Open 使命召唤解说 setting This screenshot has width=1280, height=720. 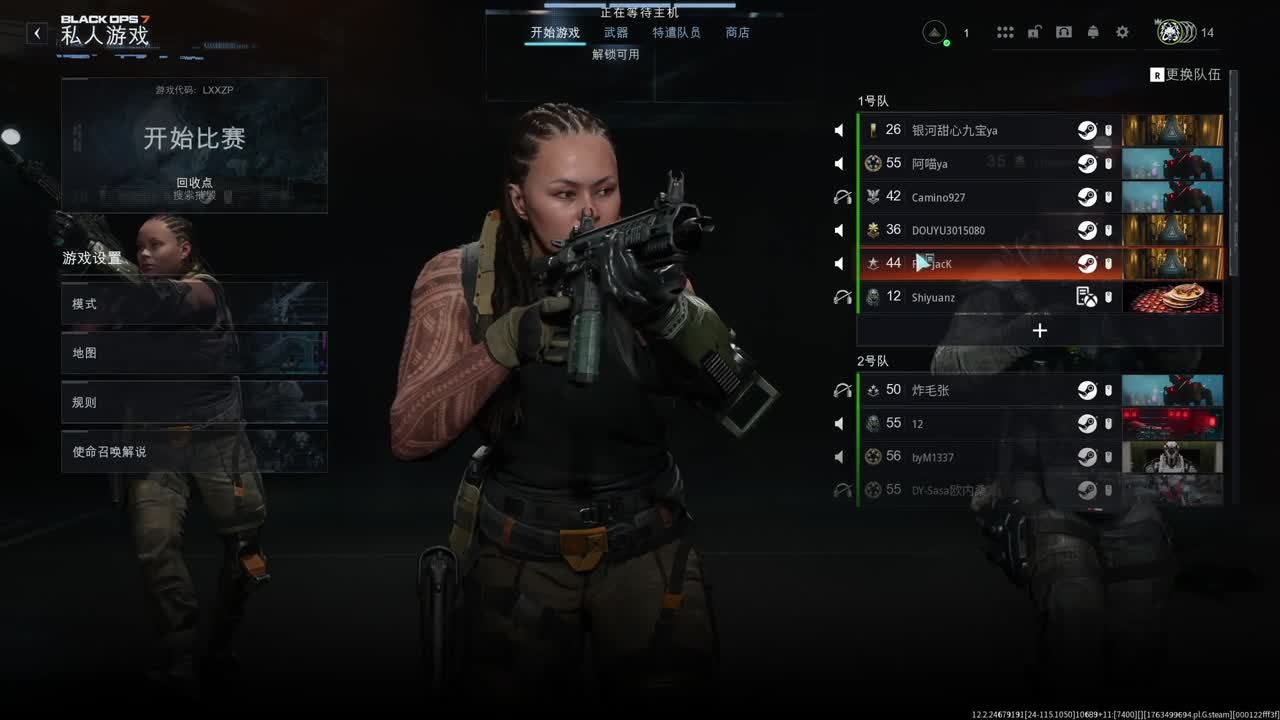click(x=194, y=452)
